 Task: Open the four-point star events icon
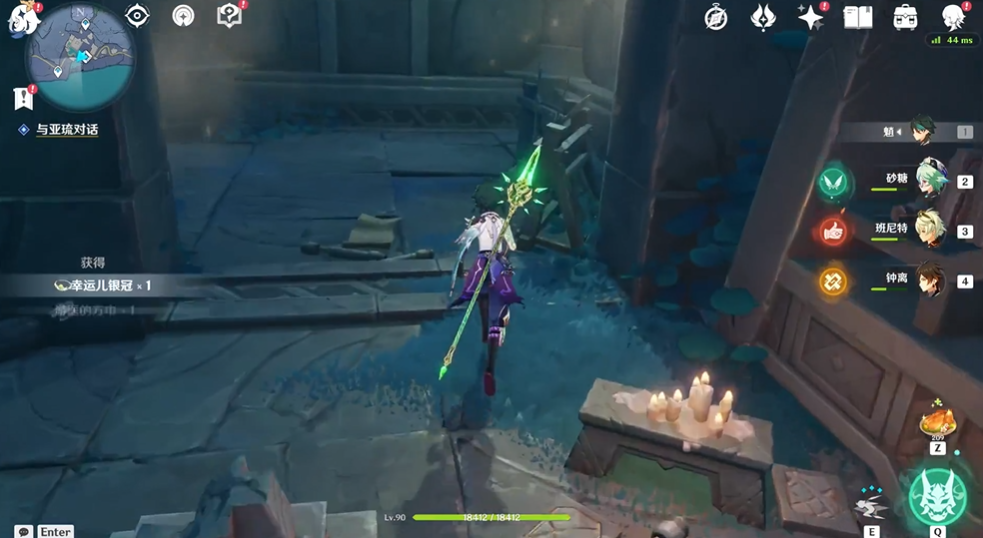tap(810, 17)
